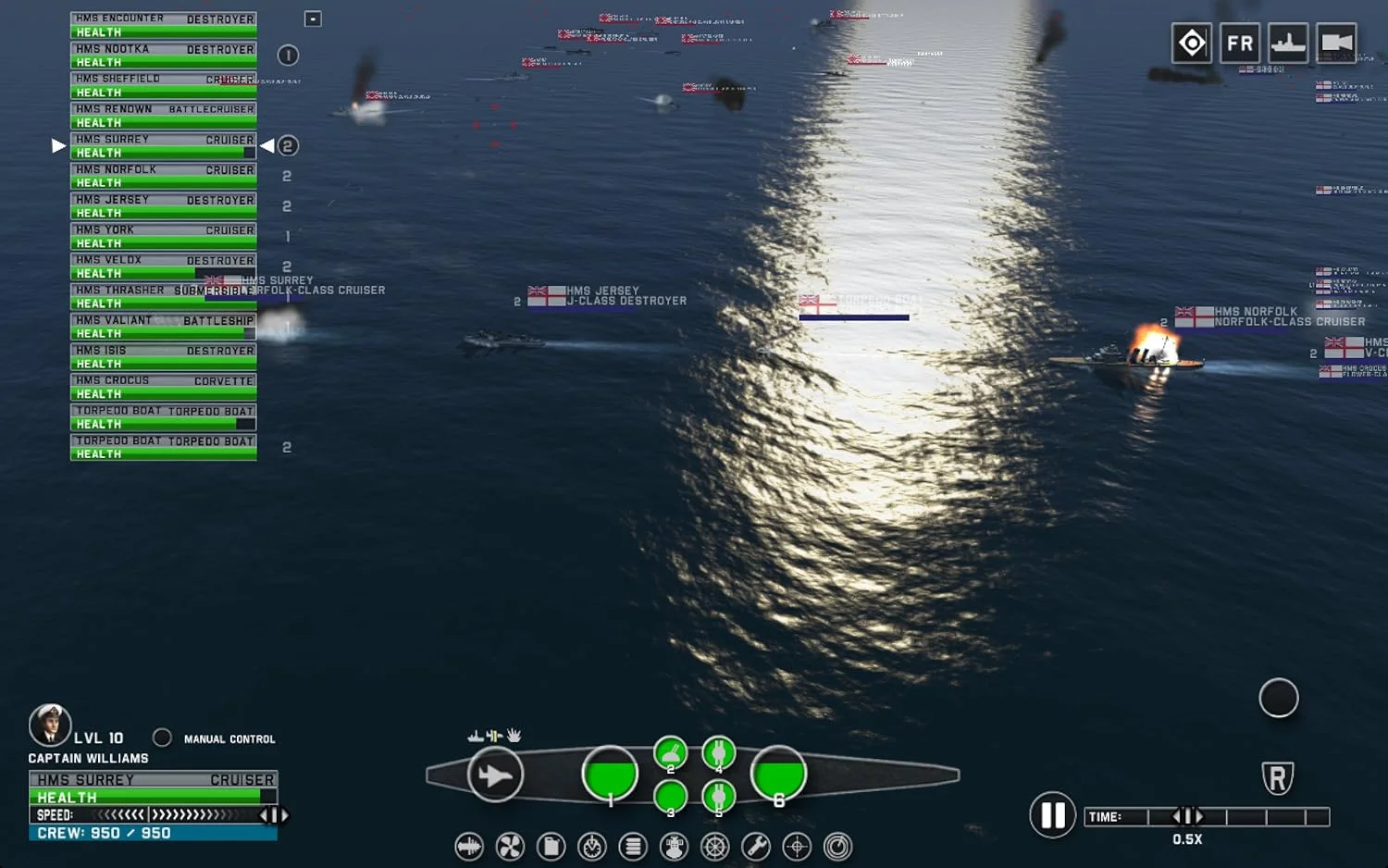The image size is (1388, 868).
Task: Click the ship's wheel helm icon
Action: (x=714, y=847)
